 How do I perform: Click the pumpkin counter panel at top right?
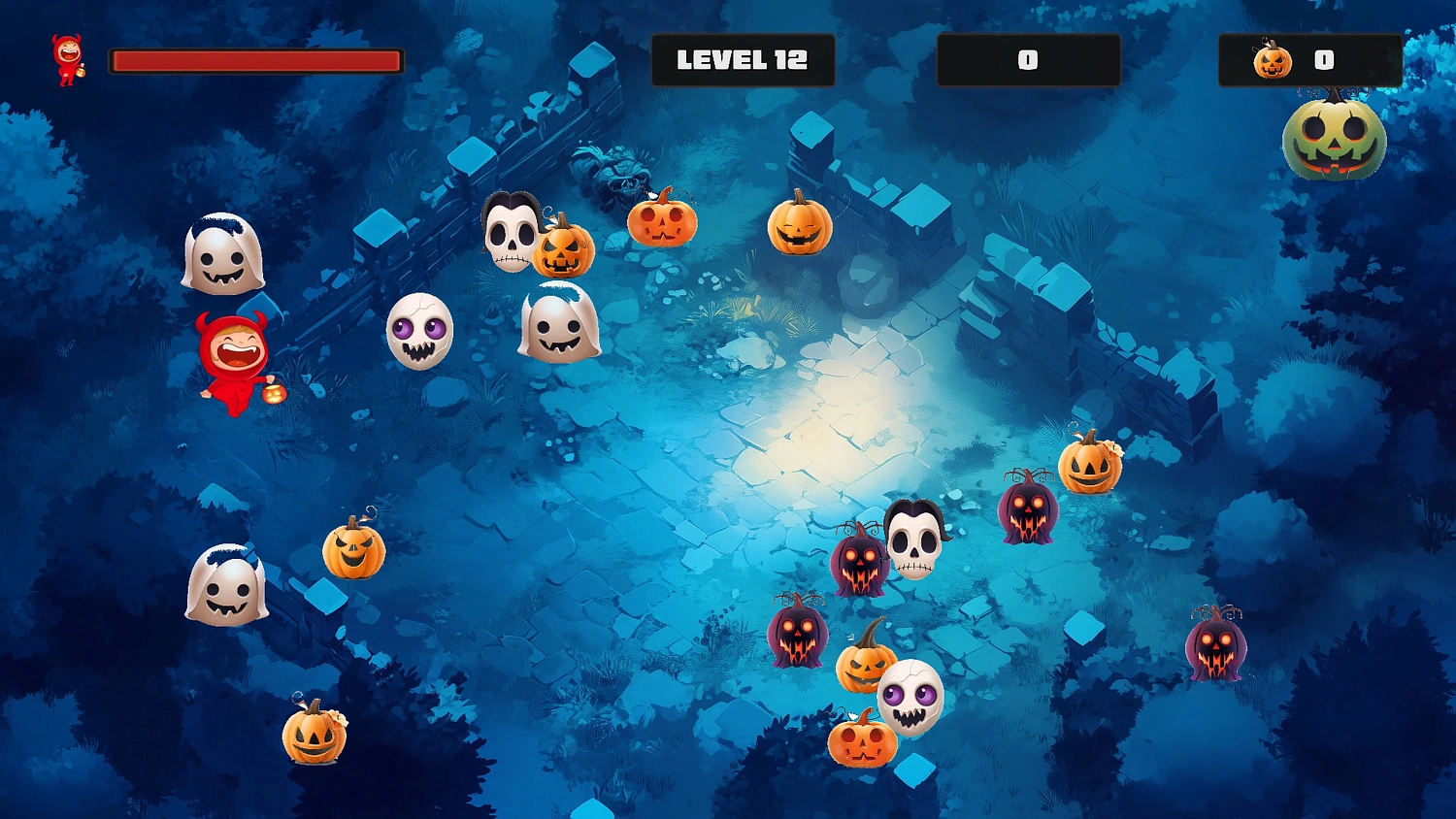coord(1310,60)
